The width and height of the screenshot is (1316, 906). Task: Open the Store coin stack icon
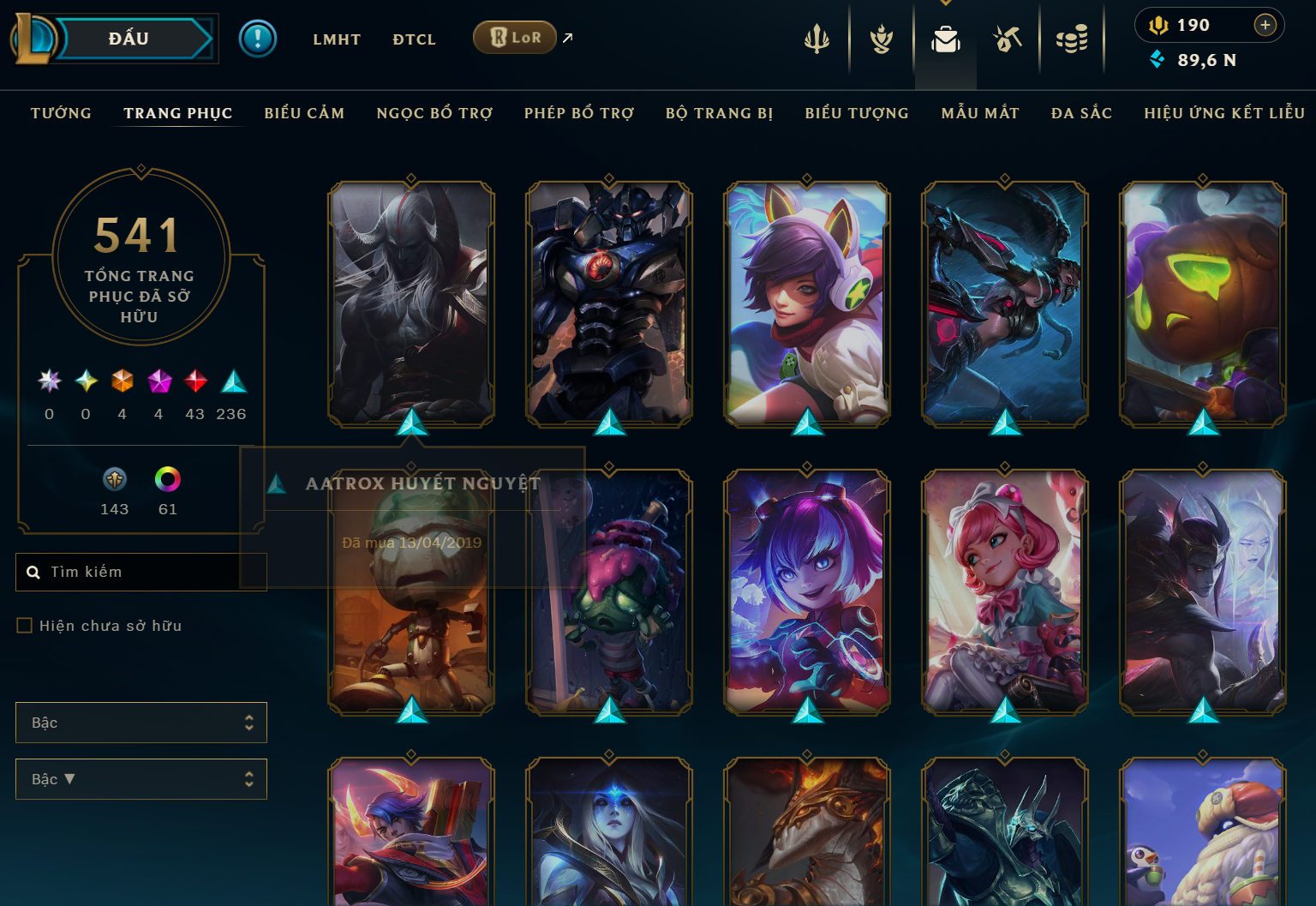1072,39
